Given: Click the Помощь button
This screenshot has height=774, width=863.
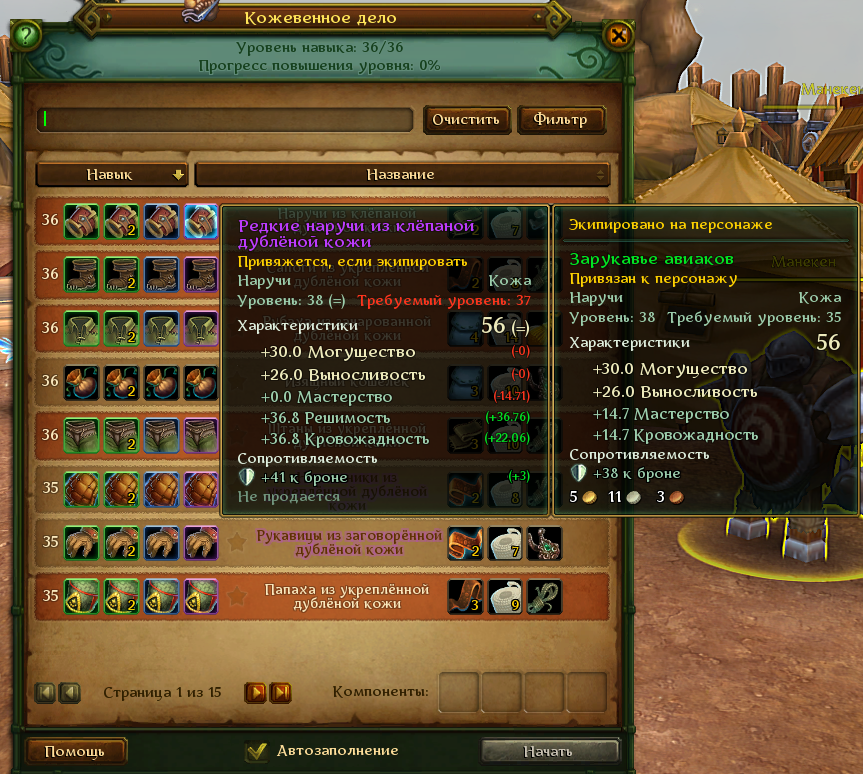Looking at the screenshot, I should 74,751.
